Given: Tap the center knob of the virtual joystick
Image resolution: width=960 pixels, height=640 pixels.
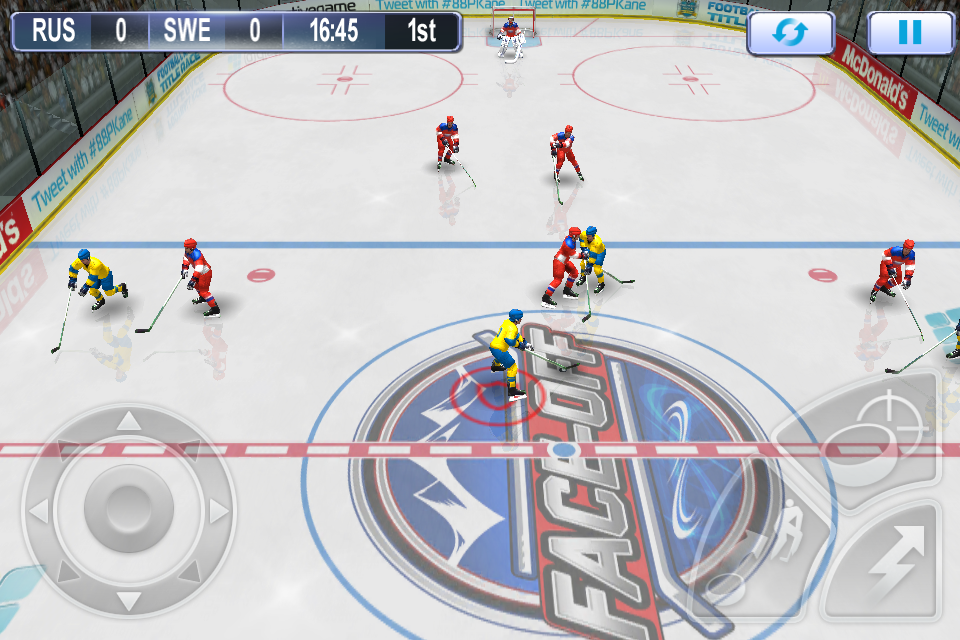Looking at the screenshot, I should [128, 508].
